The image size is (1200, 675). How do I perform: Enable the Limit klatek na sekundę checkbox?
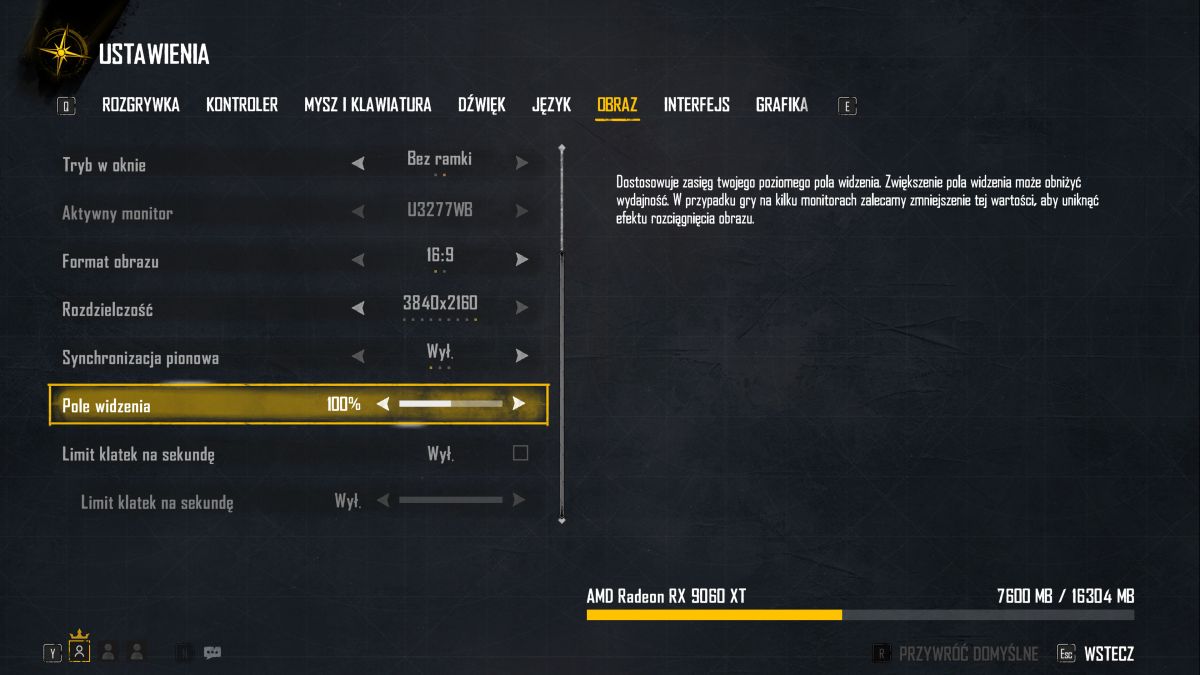[x=520, y=453]
